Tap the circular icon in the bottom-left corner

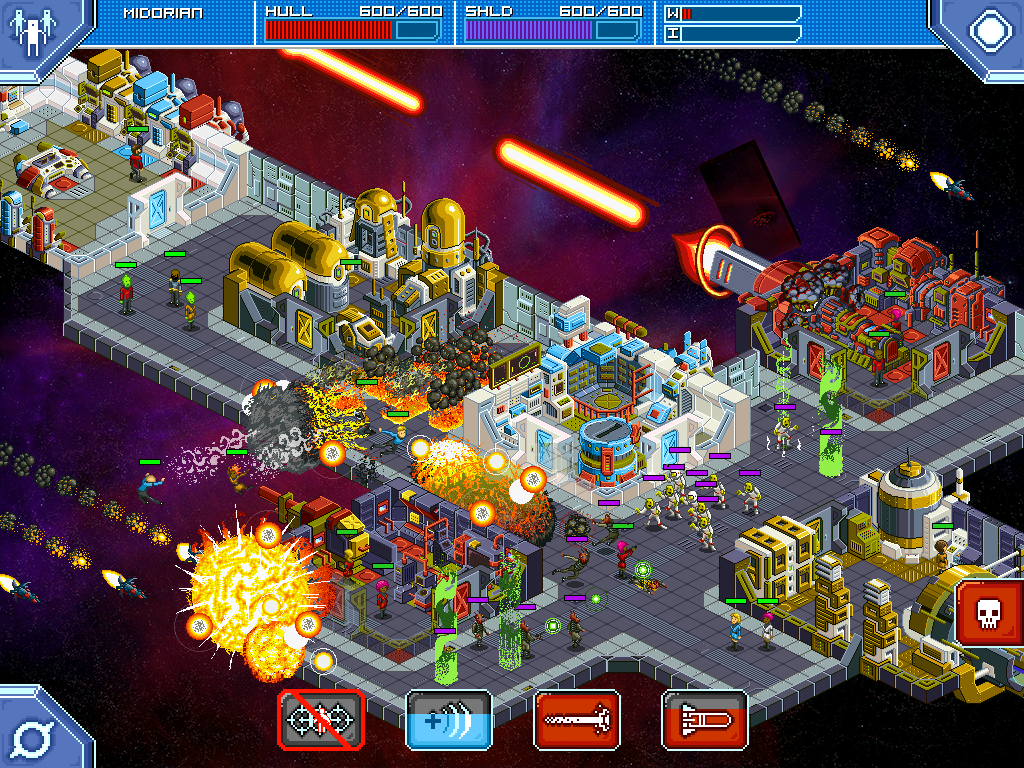tap(32, 738)
